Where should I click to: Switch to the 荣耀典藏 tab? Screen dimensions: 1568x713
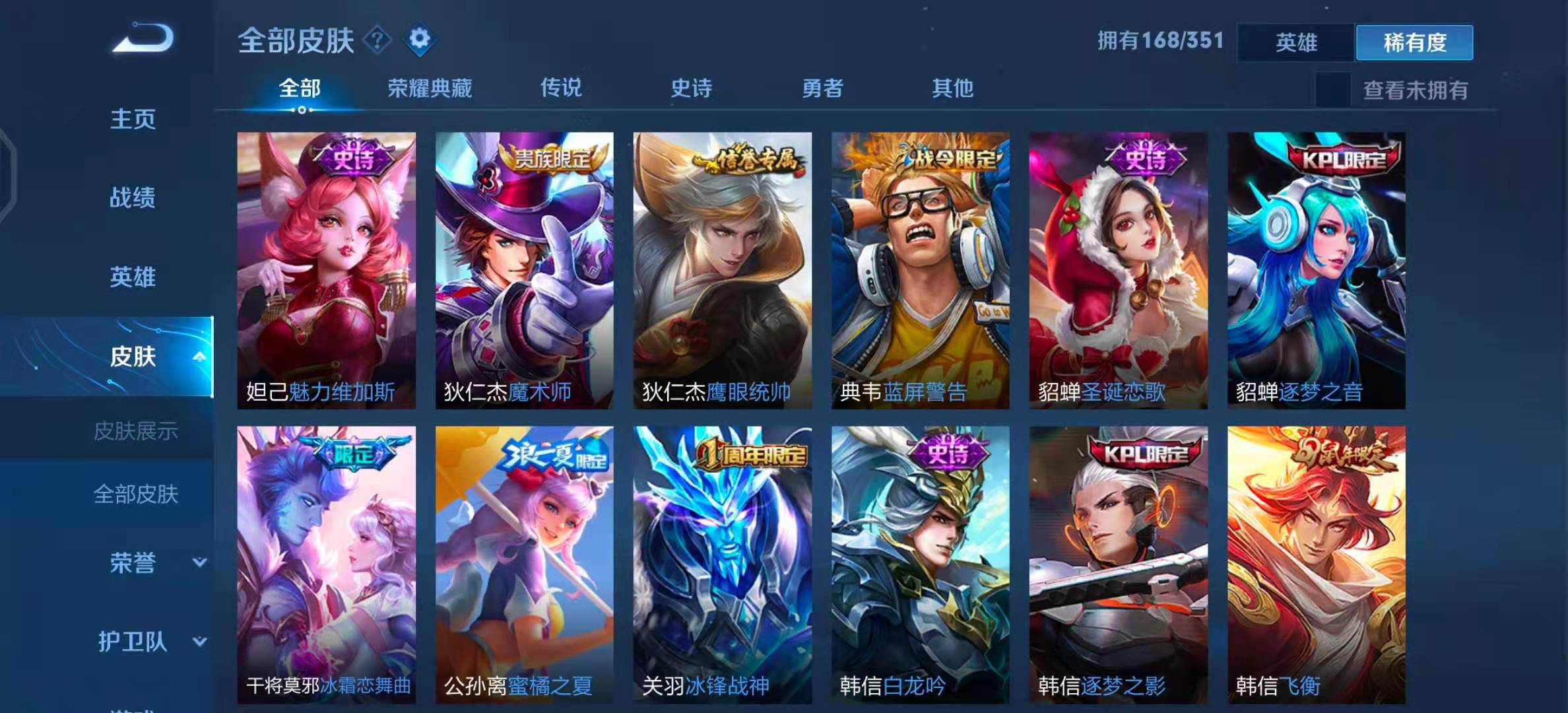[x=429, y=89]
